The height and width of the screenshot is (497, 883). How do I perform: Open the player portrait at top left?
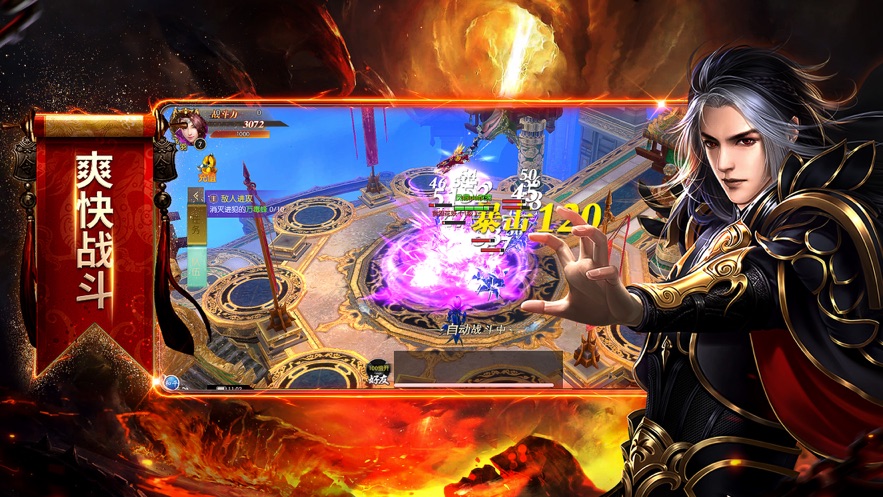tap(186, 126)
